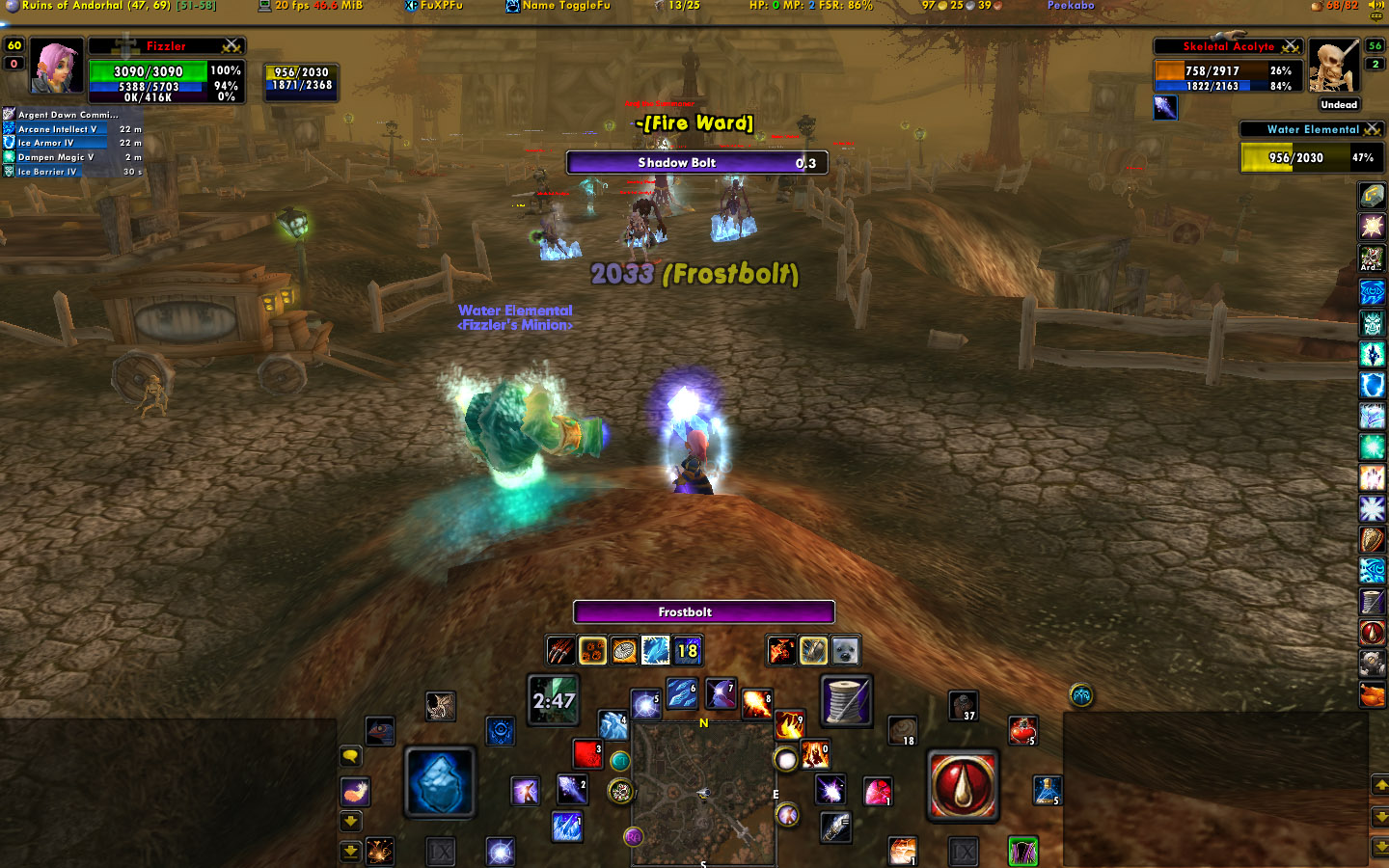Click the solid red square button numbered 3
Screen dimensions: 1389x868
[586, 753]
